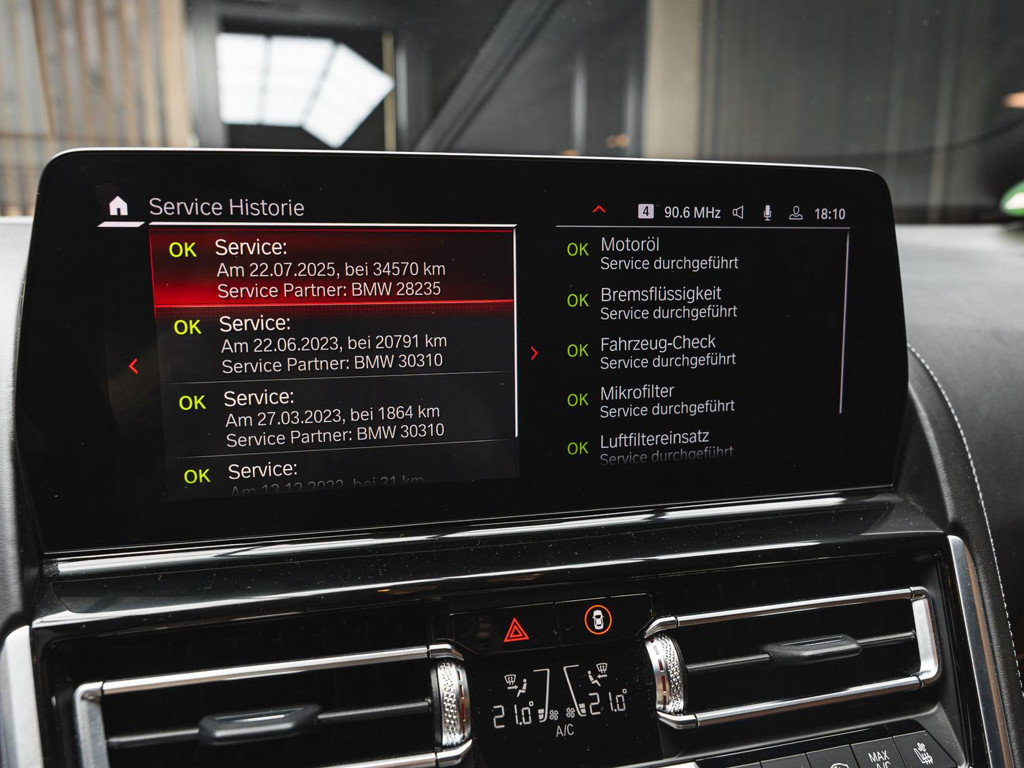Open the Luftfiltereinsatz entry

tap(666, 446)
